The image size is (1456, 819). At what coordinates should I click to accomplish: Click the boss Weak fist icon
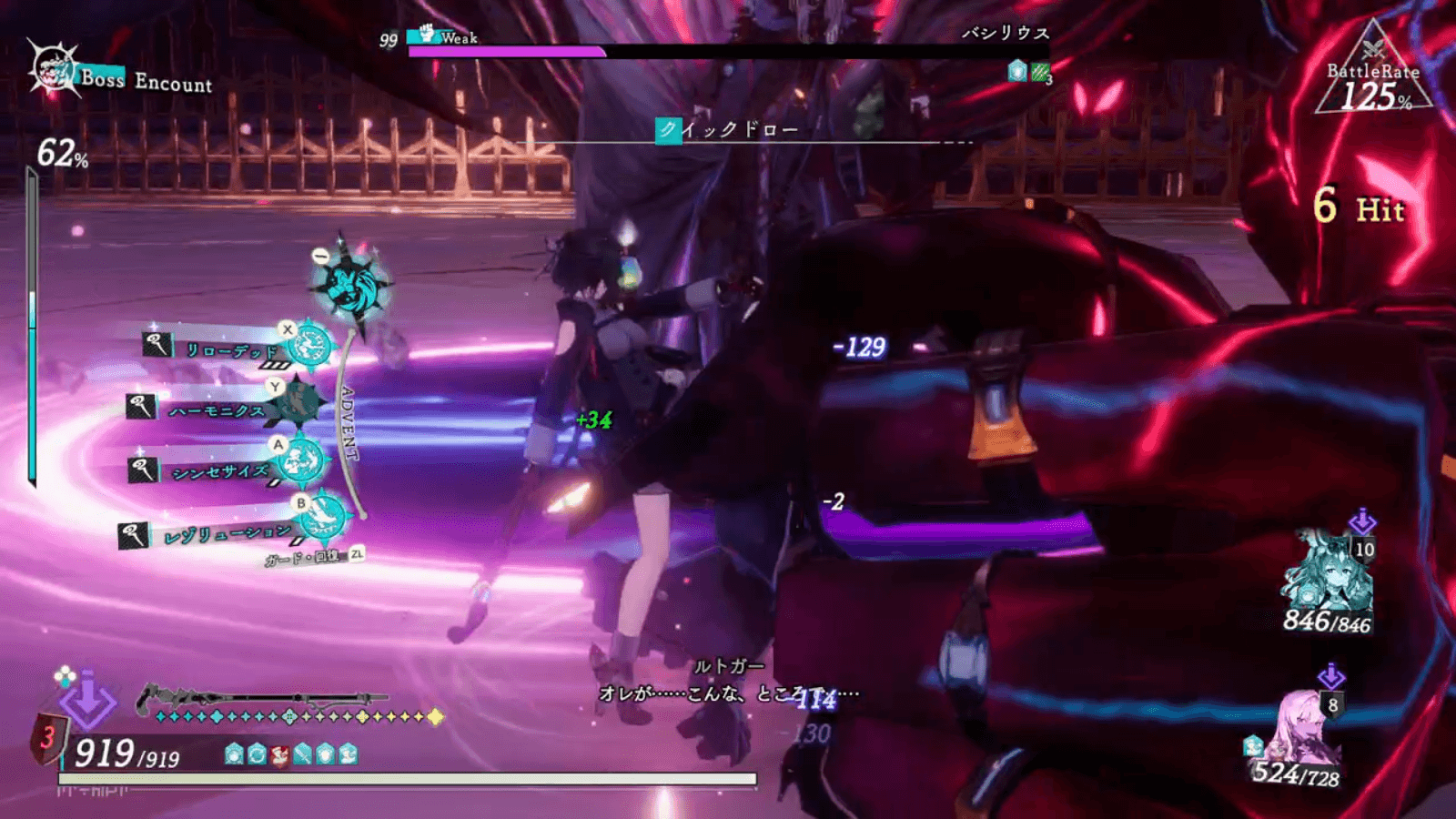pos(427,35)
